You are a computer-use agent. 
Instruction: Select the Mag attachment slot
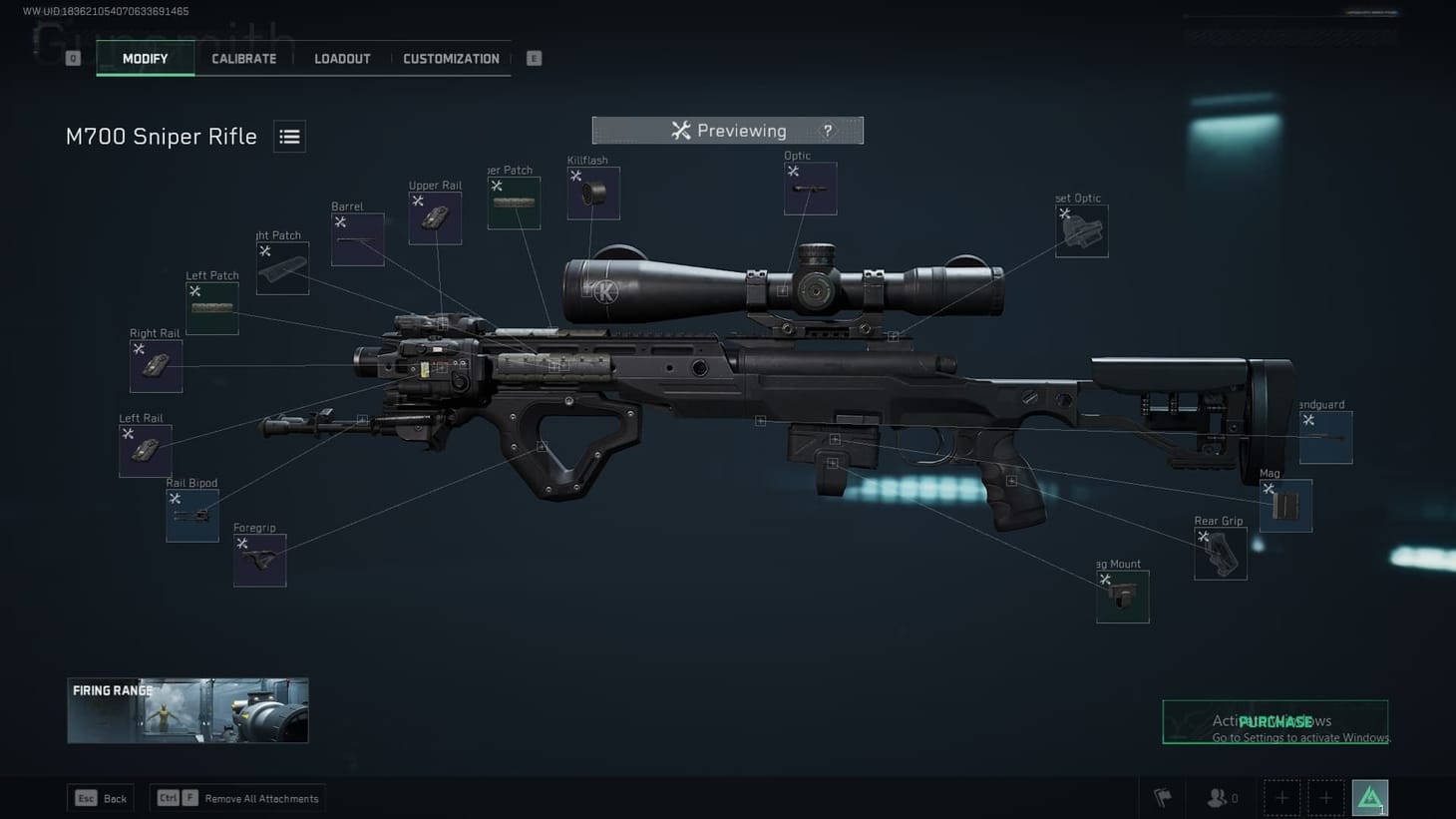[1284, 506]
